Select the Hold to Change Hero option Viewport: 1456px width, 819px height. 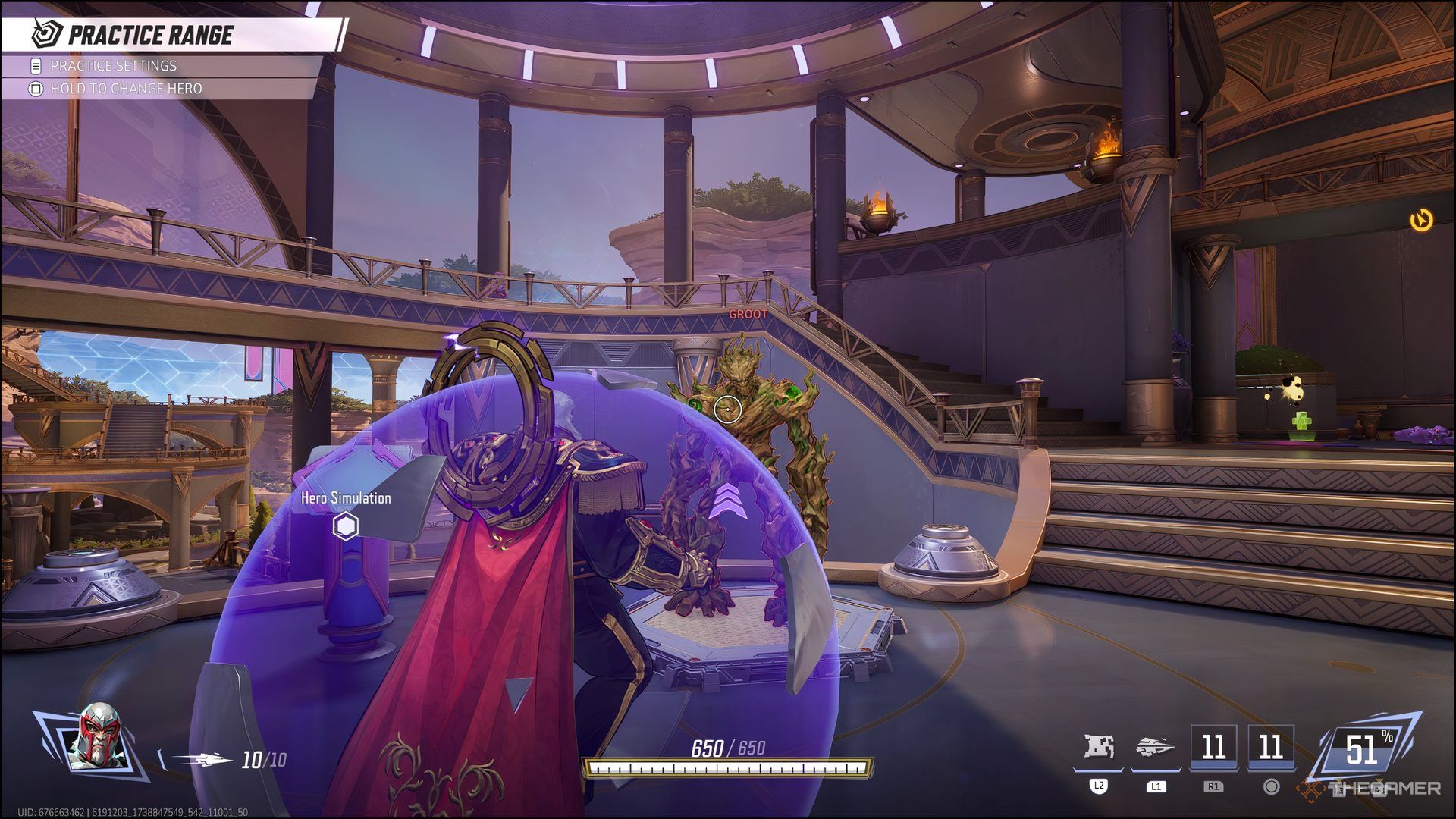pos(126,89)
